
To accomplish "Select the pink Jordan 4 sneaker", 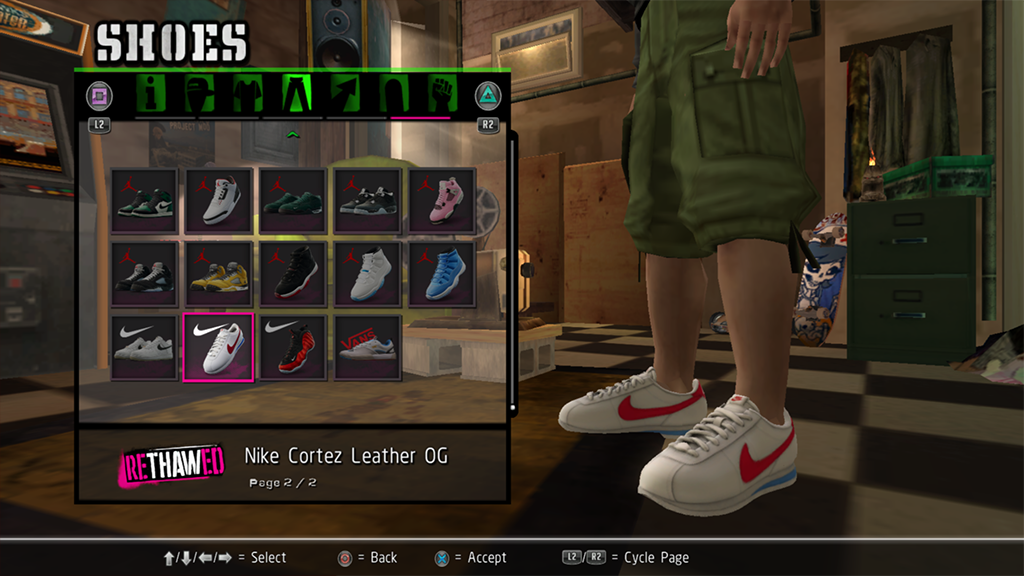I will click(441, 200).
